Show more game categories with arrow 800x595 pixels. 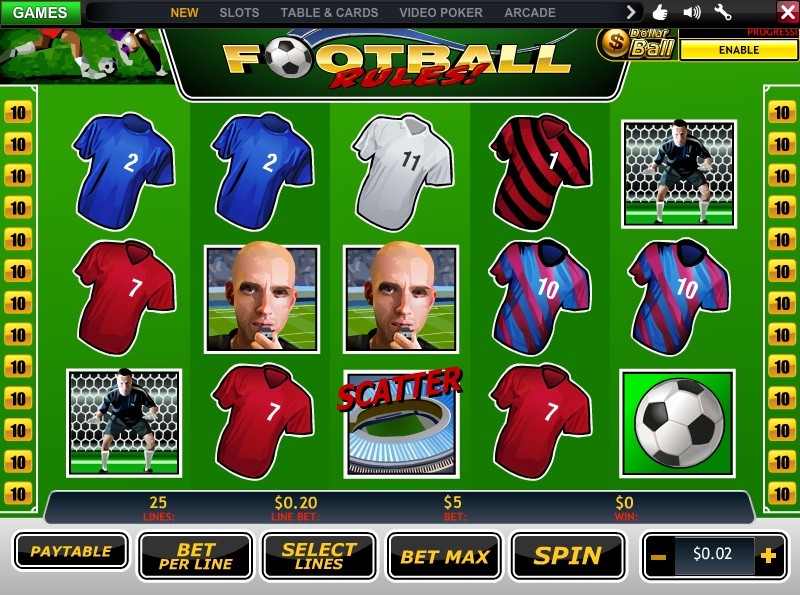point(631,12)
